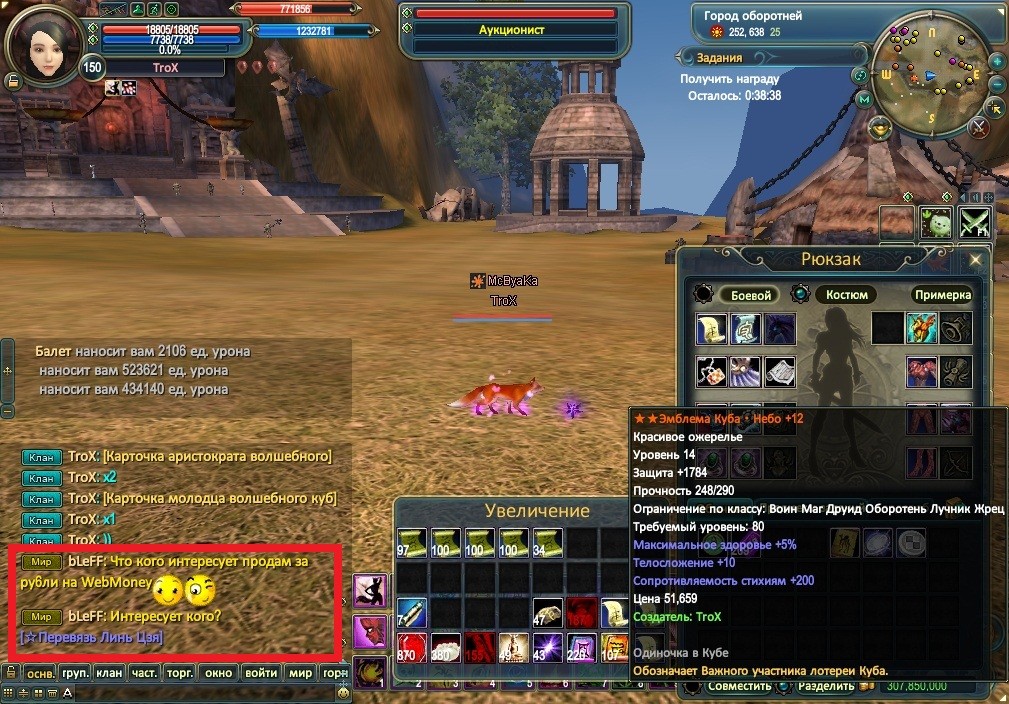This screenshot has height=704, width=1009.
Task: Close the Рюкзак backpack window
Action: point(976,260)
